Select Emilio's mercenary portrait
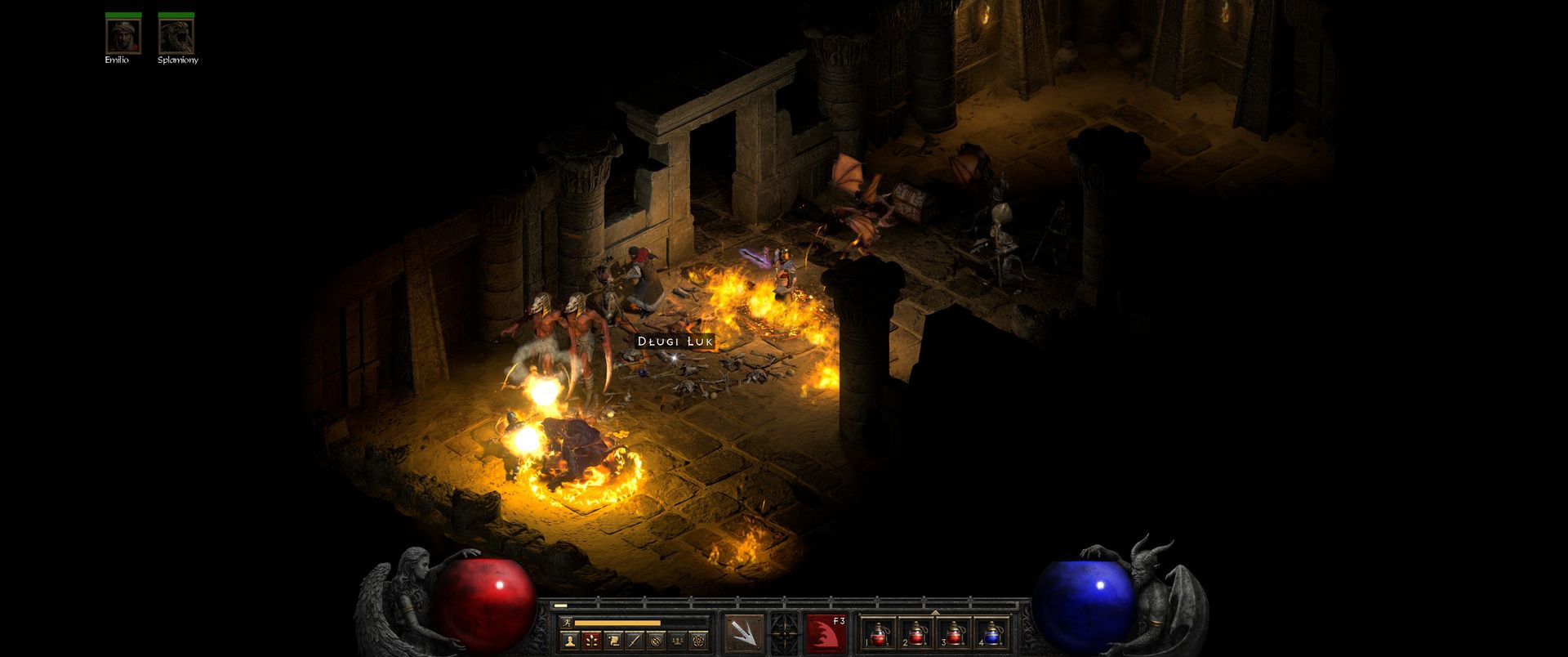The width and height of the screenshot is (1568, 657). point(122,35)
